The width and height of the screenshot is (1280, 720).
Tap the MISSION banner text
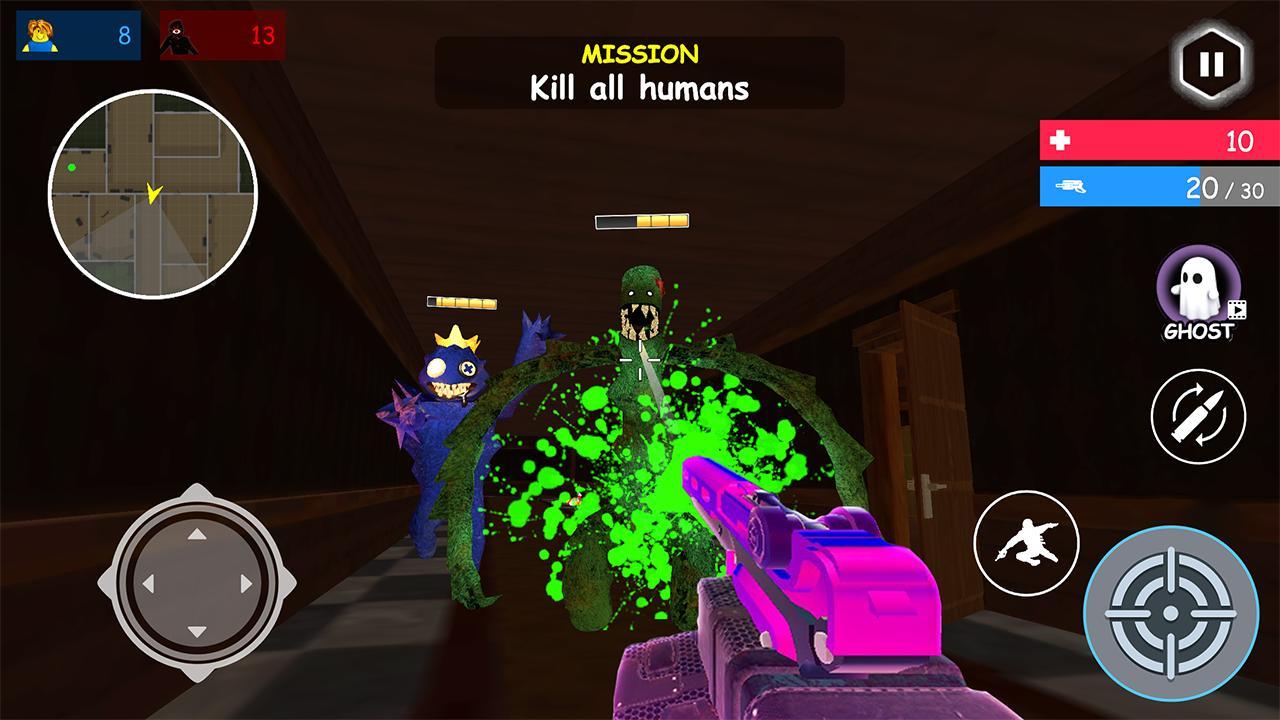tap(639, 54)
